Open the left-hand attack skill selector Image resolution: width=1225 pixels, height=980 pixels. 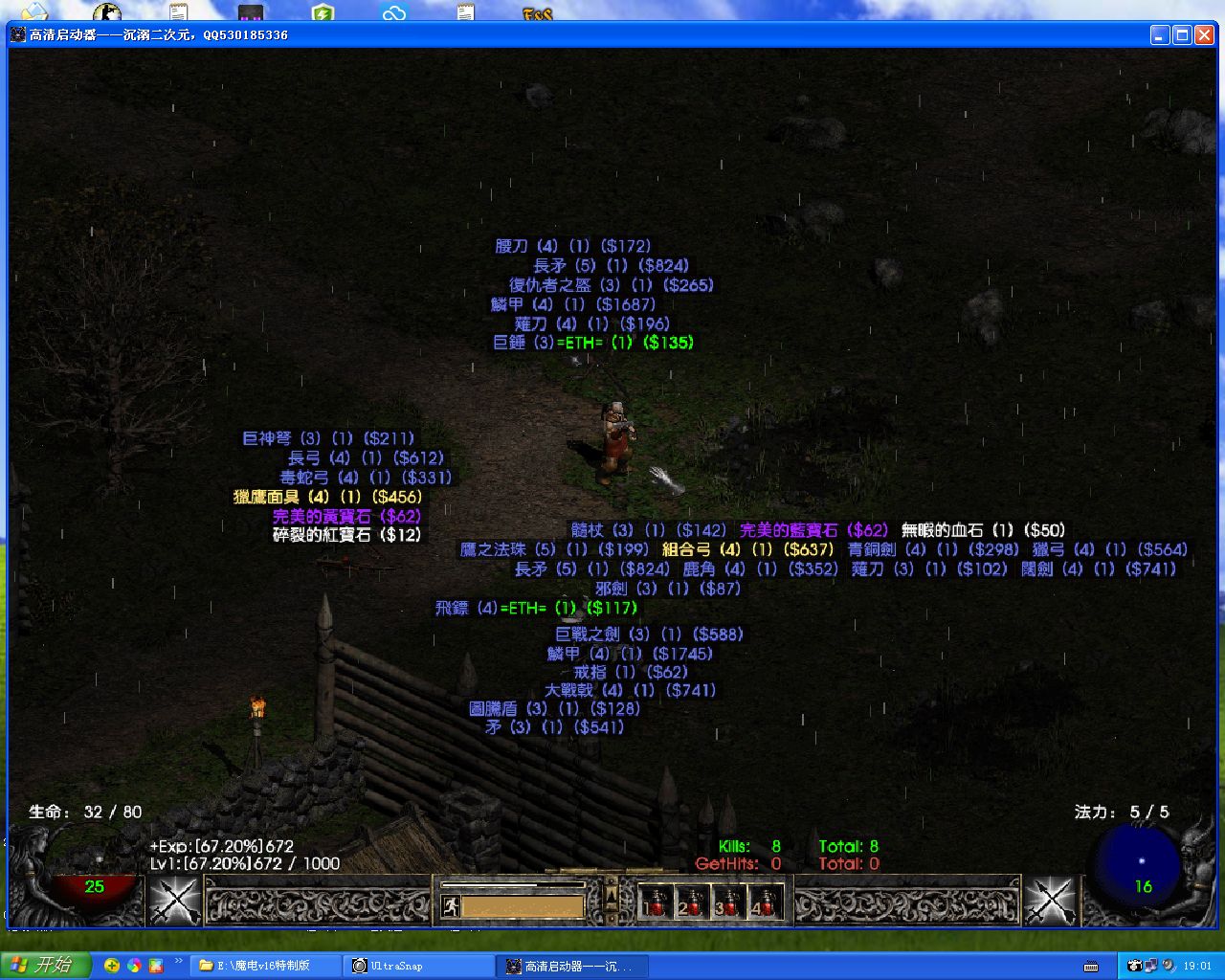tap(174, 902)
